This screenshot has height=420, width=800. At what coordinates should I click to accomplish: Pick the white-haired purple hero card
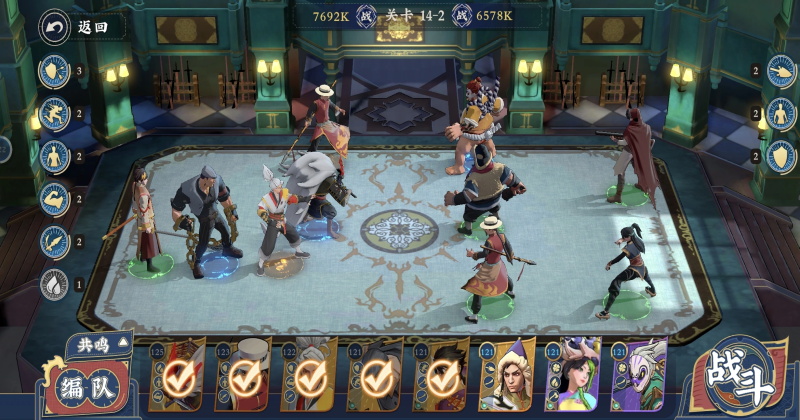coord(638,377)
